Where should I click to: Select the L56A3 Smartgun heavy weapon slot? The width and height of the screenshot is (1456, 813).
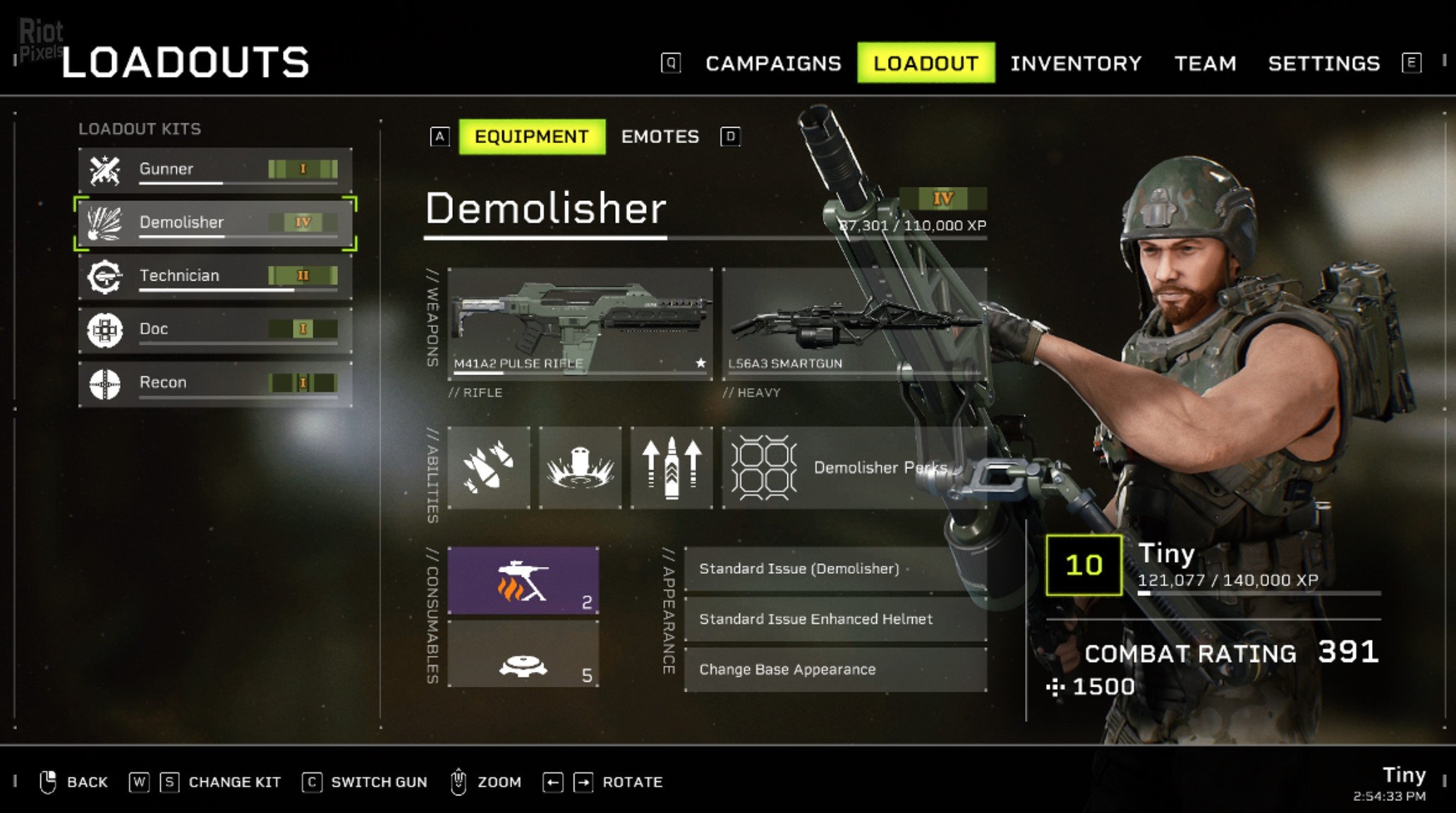pos(854,323)
